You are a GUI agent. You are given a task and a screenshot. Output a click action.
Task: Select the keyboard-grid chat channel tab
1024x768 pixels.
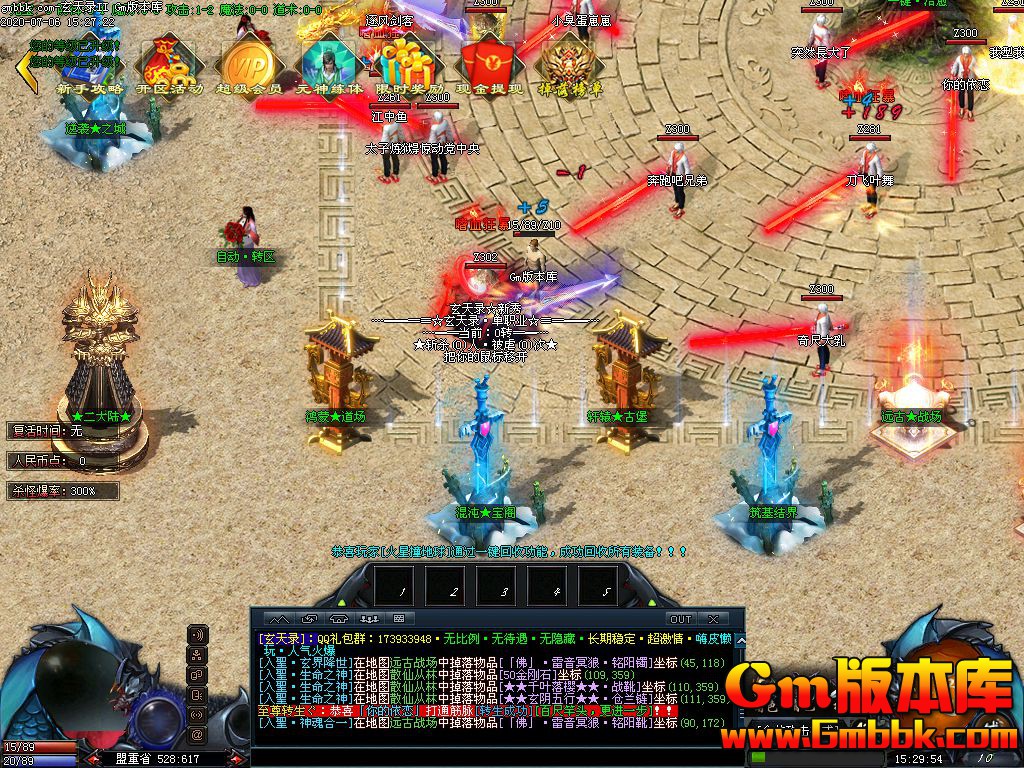(398, 619)
